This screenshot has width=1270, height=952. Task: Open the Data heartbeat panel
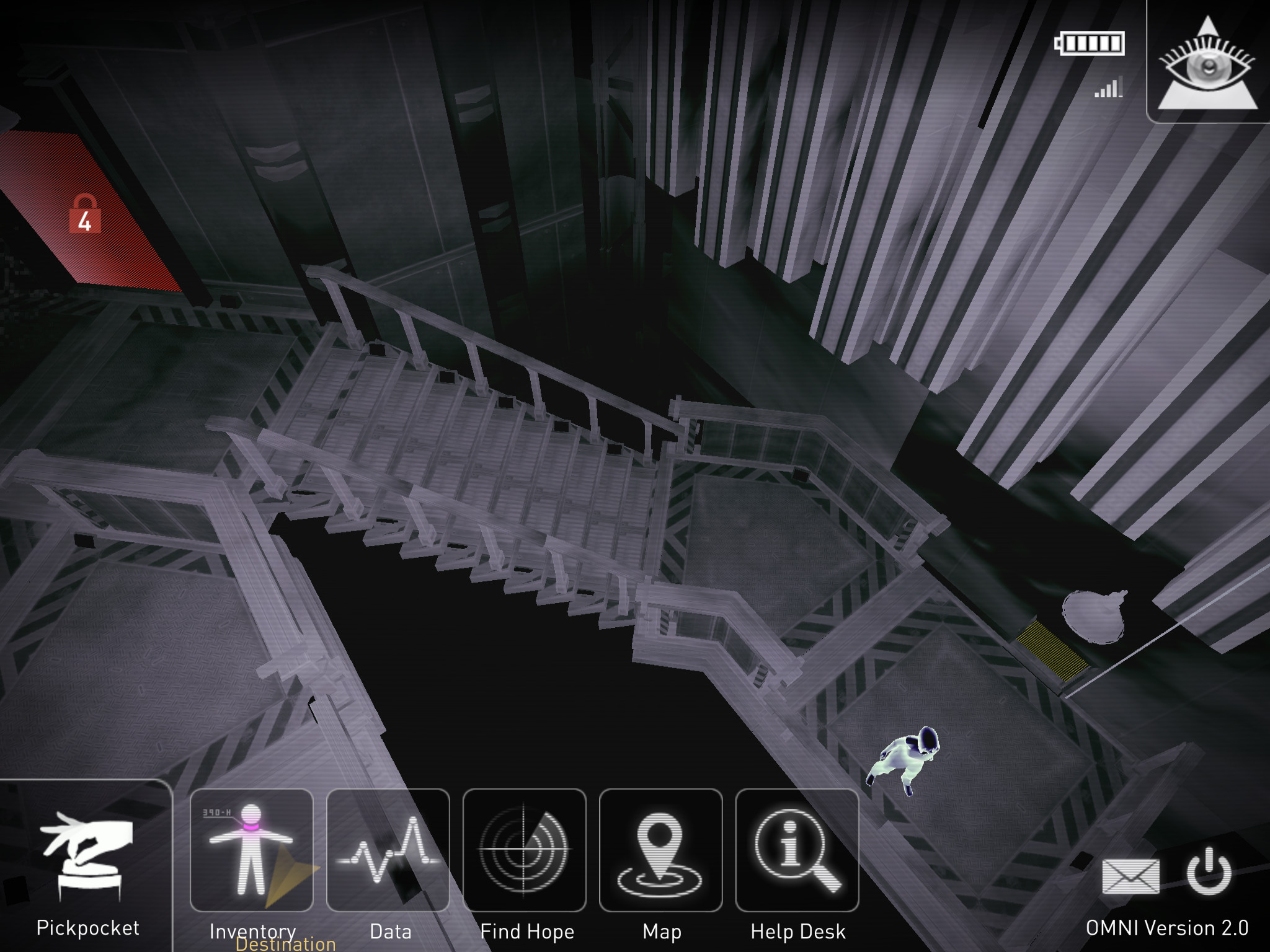tap(388, 850)
